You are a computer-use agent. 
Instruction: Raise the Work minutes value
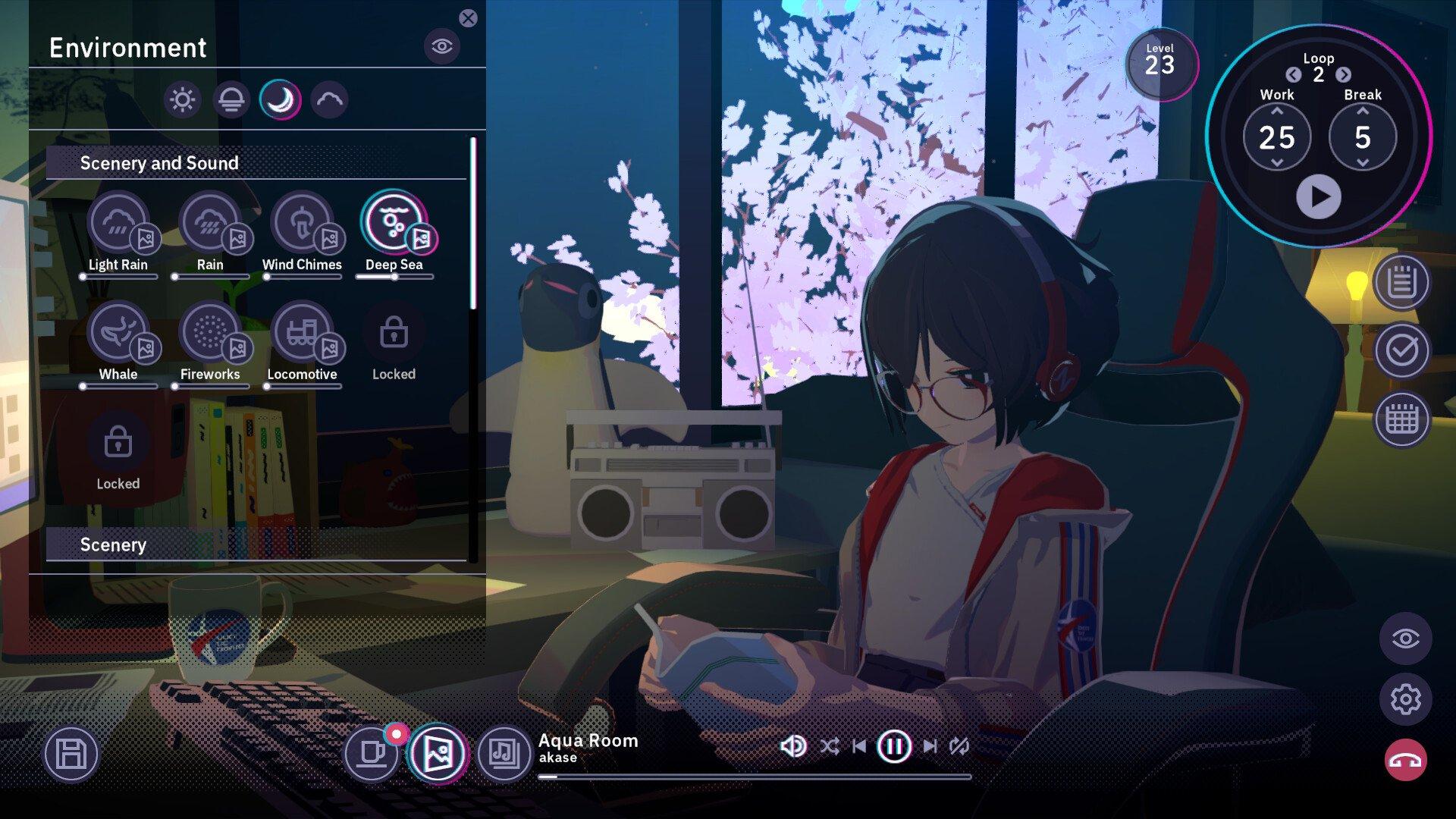tap(1277, 111)
